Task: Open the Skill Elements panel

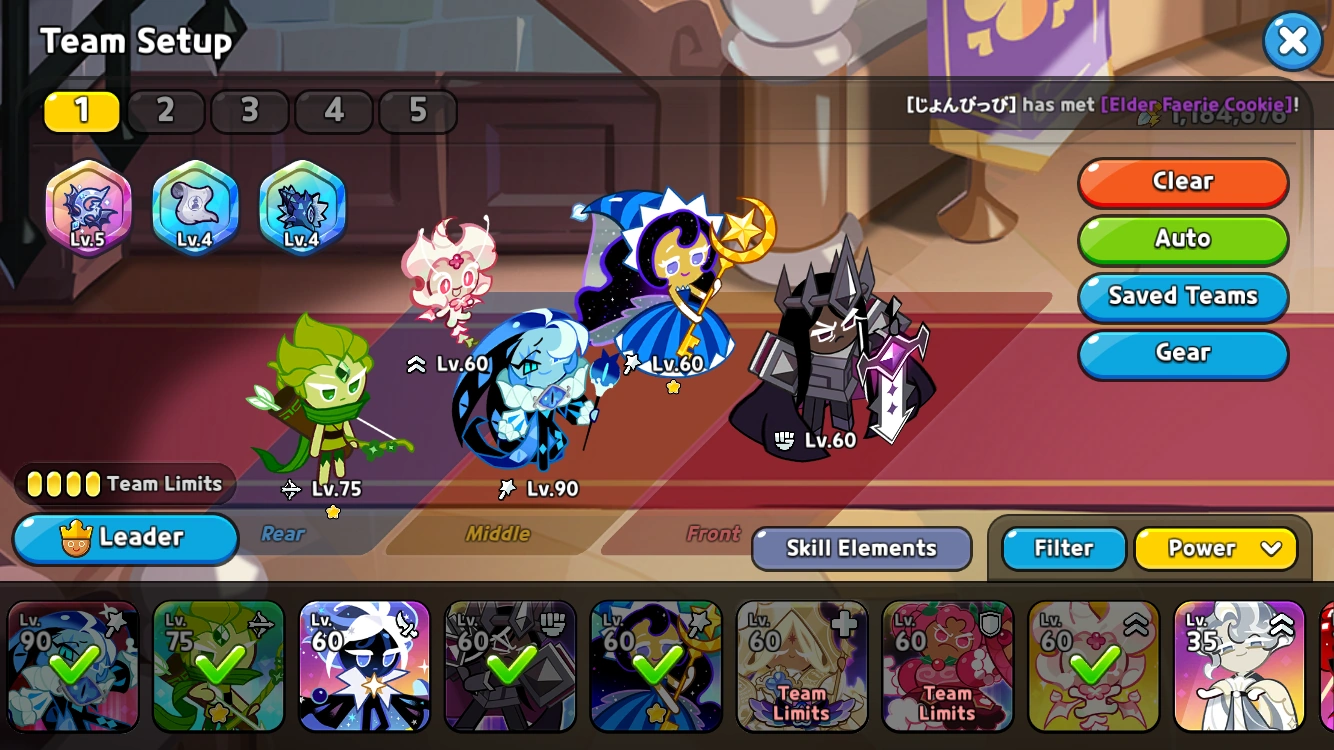Action: 860,548
